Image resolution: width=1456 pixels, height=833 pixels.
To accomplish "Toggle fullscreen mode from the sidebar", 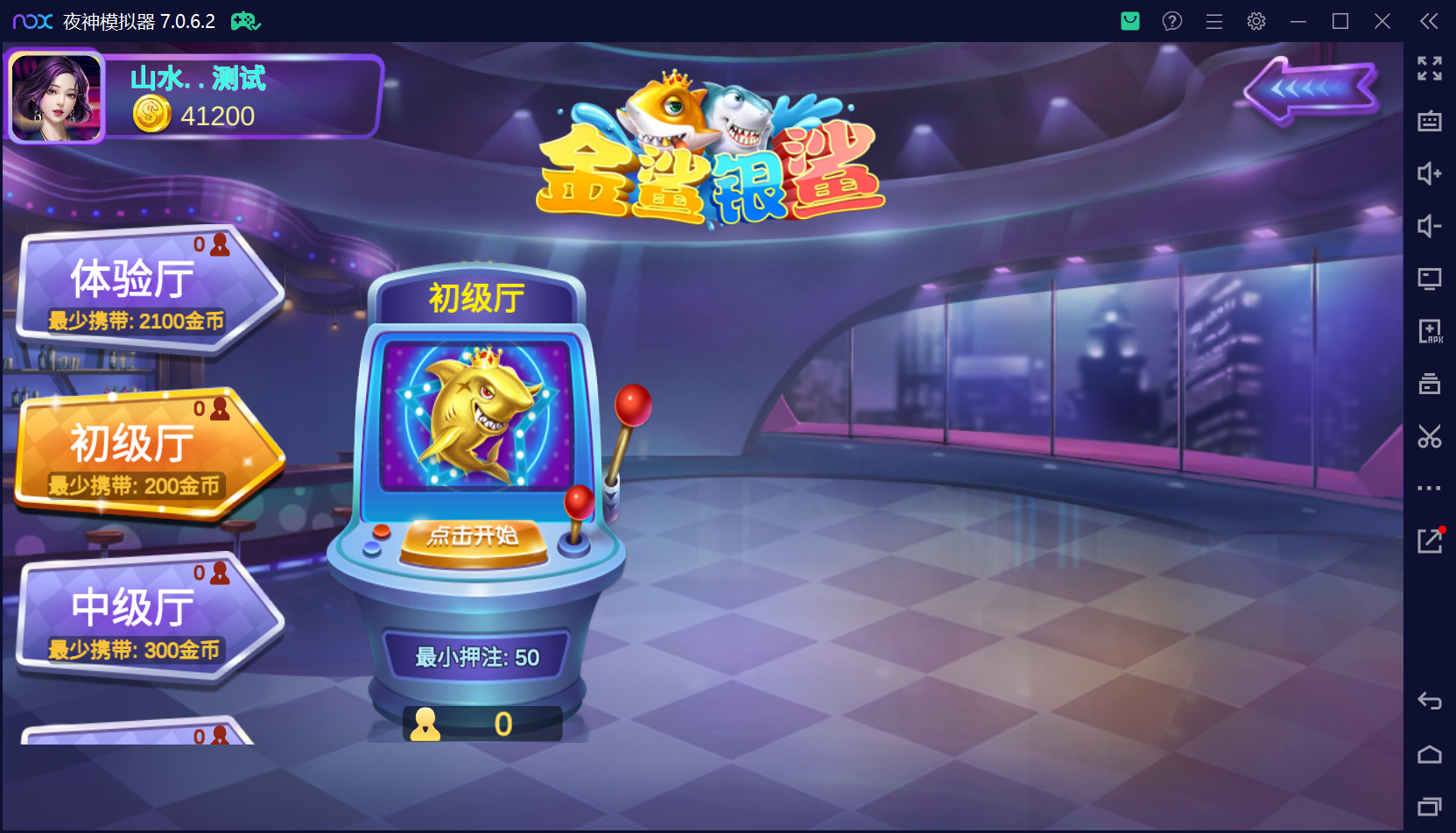I will [x=1429, y=69].
